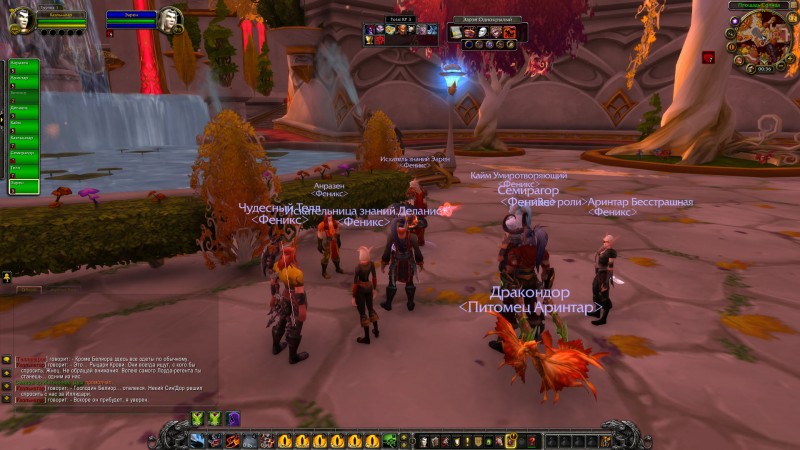Click the minimap clock button
800x450 pixels.
coord(764,69)
